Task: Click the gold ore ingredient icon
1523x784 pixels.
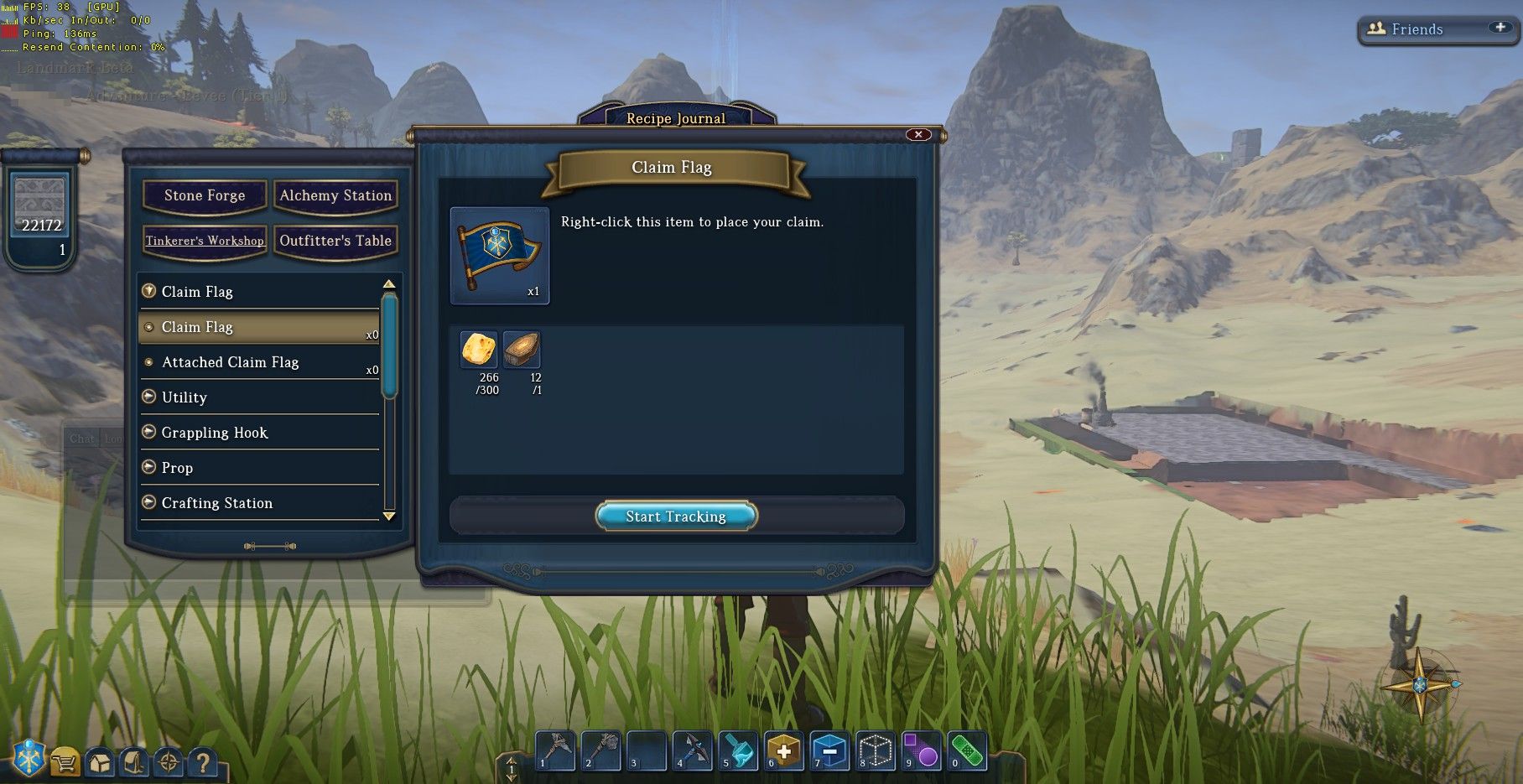Action: pyautogui.click(x=479, y=349)
